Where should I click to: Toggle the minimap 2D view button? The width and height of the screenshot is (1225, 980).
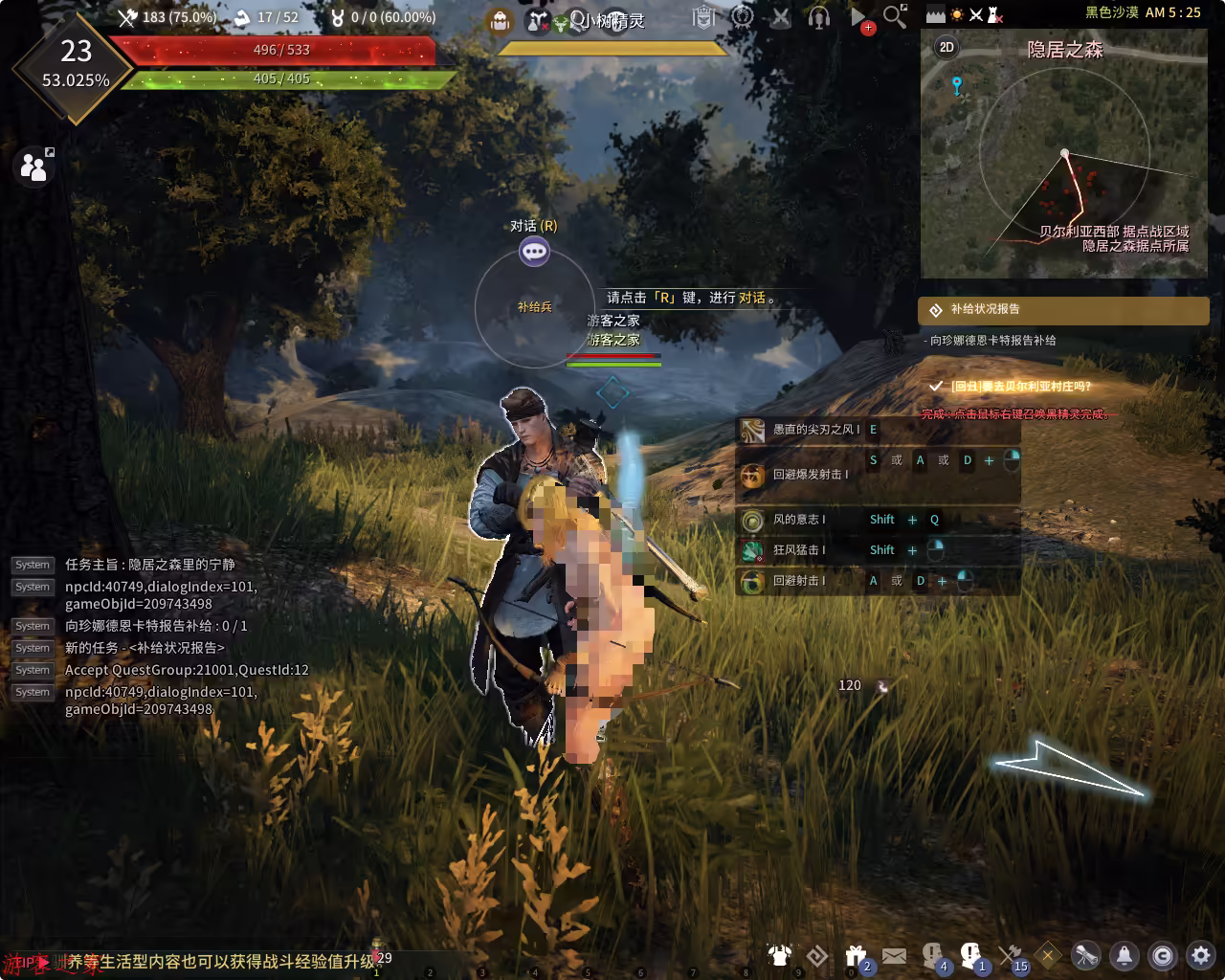[x=947, y=47]
